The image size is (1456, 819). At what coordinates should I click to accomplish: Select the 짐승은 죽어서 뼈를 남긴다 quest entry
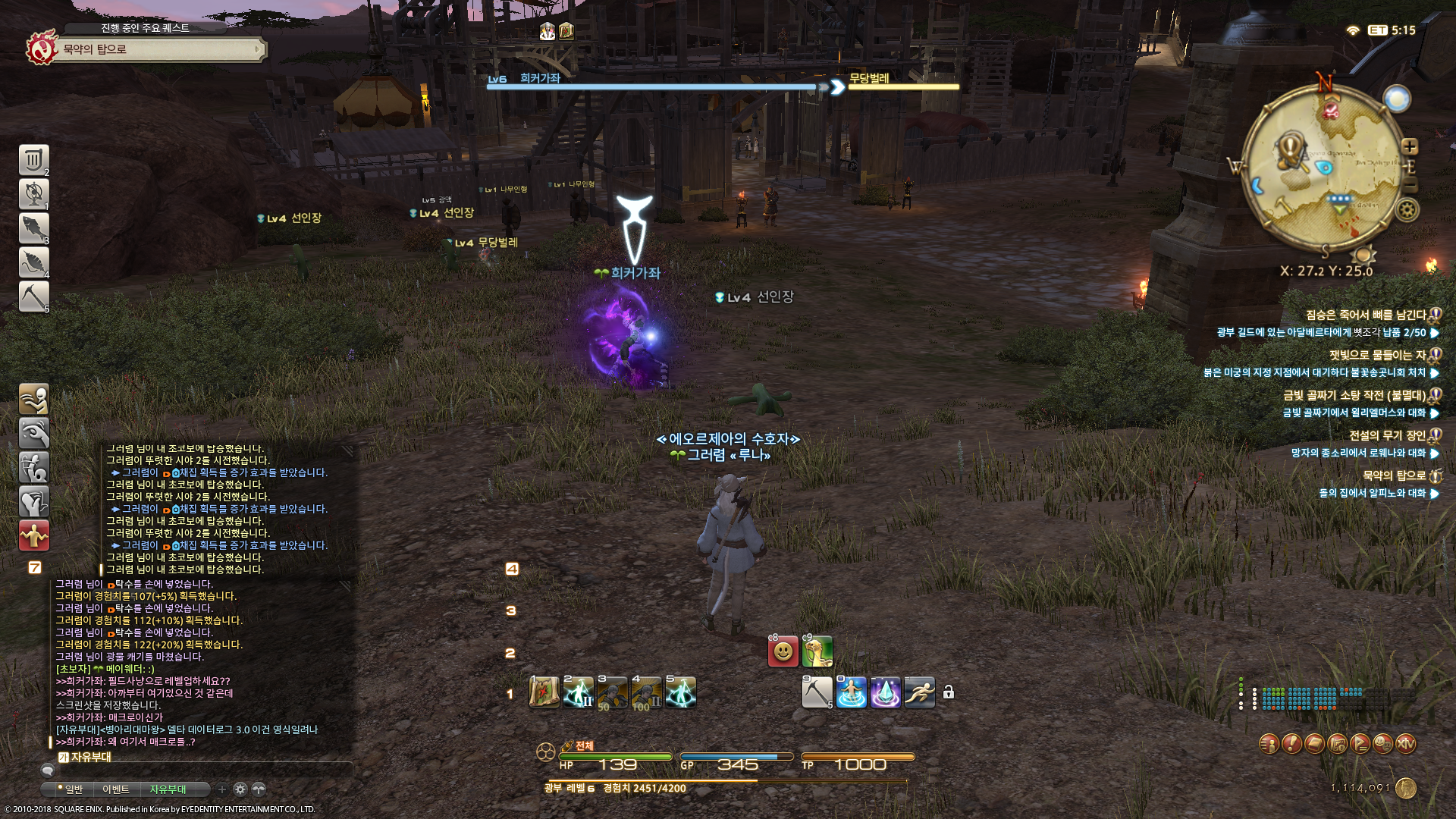pos(1365,315)
